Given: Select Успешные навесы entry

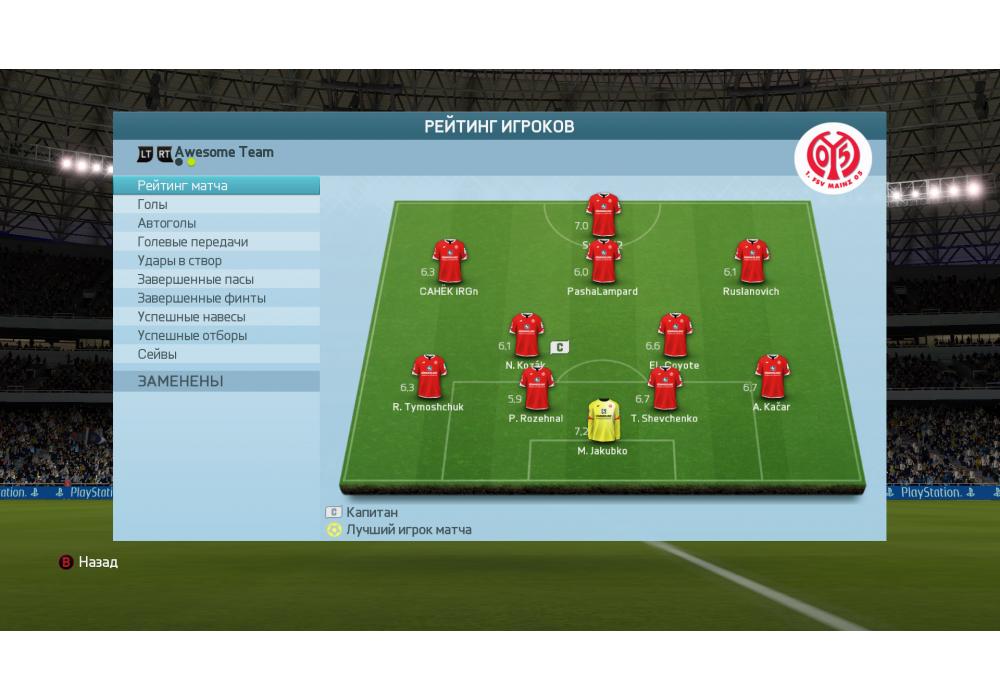Looking at the screenshot, I should [216, 317].
